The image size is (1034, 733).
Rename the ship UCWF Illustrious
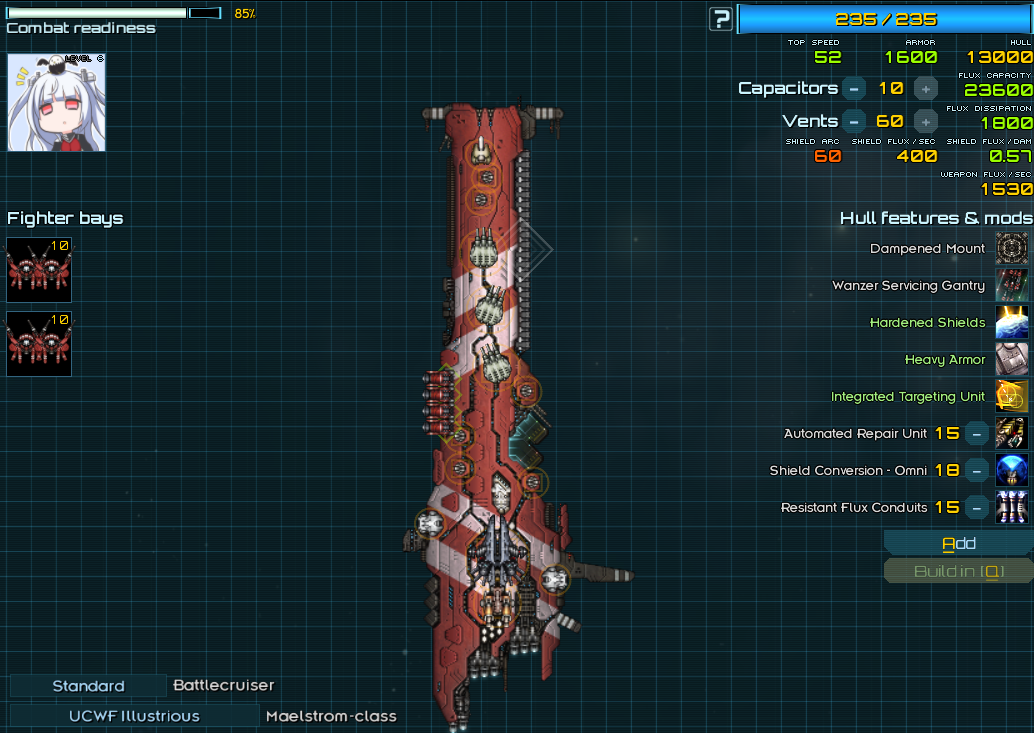pos(134,716)
